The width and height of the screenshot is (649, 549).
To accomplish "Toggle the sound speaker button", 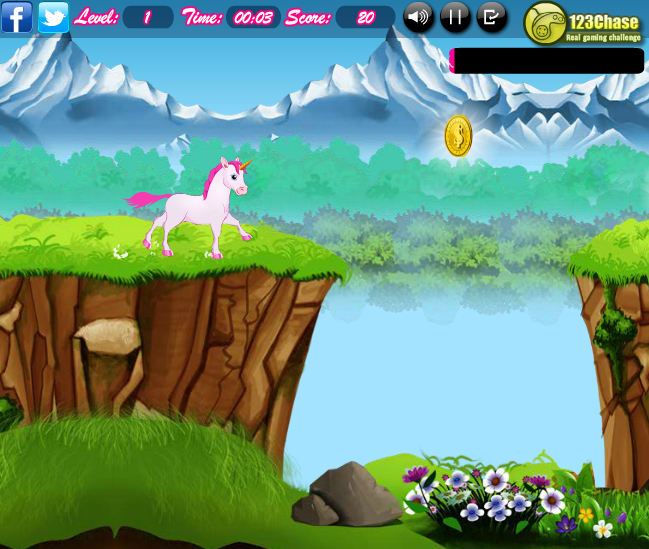I will [x=419, y=17].
